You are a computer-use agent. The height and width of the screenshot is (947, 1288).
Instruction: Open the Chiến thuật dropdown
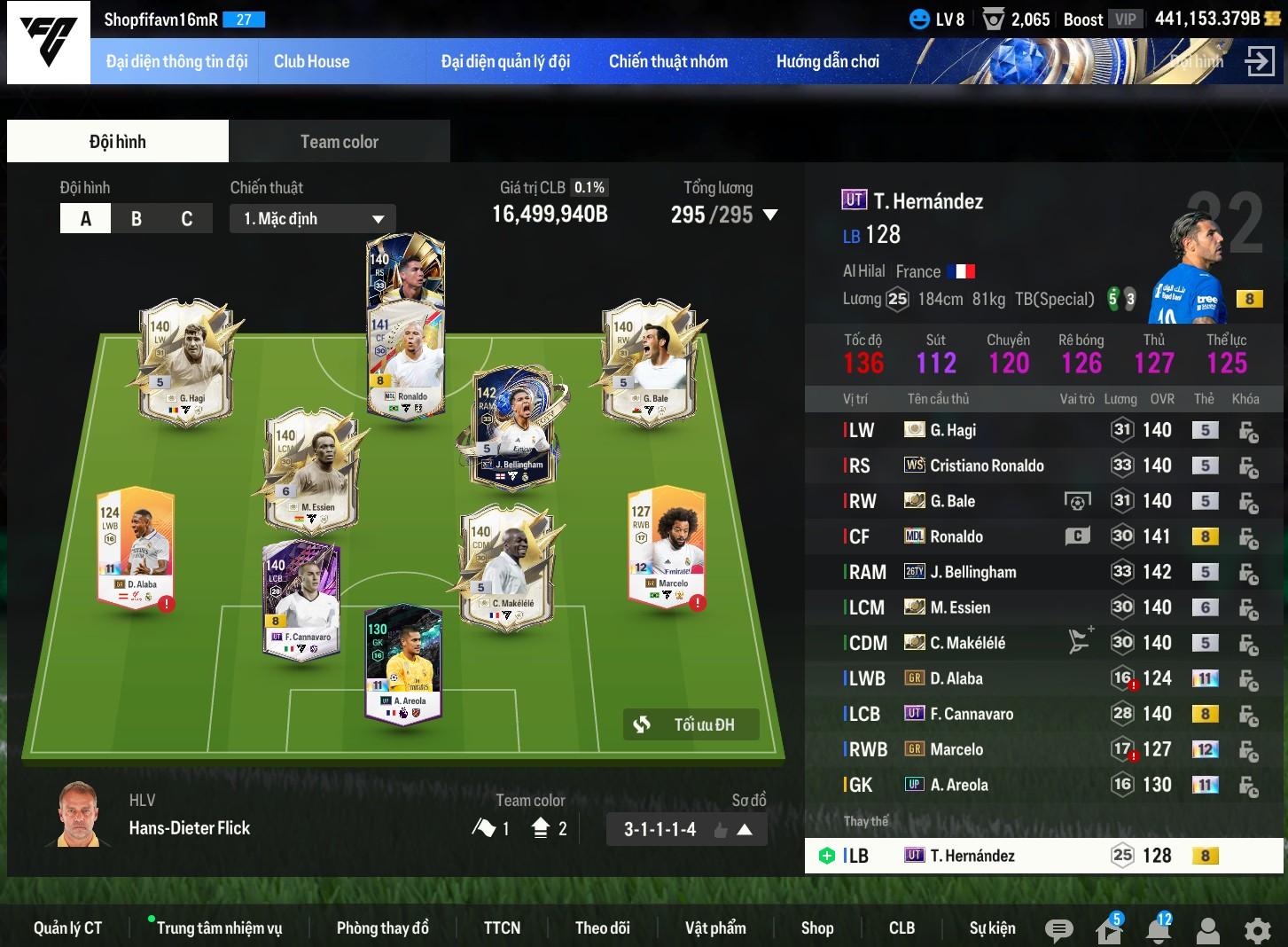(x=313, y=219)
